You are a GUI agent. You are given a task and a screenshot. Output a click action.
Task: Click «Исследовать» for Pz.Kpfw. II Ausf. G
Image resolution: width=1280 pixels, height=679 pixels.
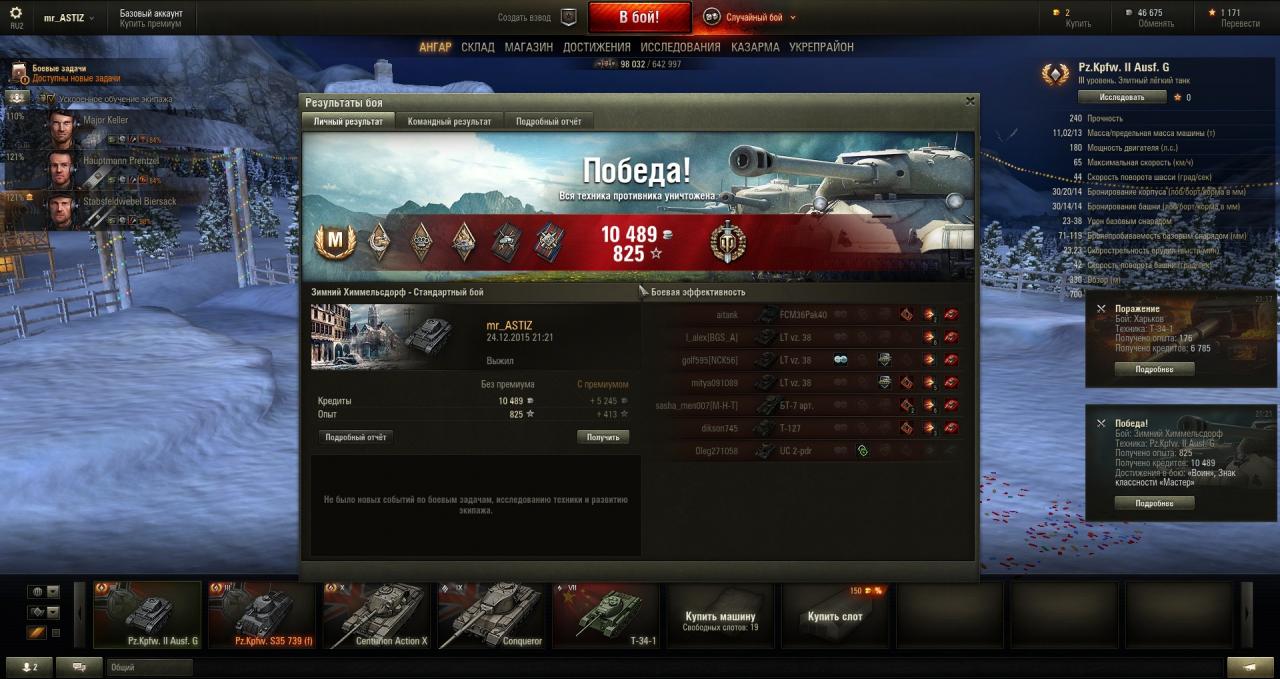(1122, 97)
